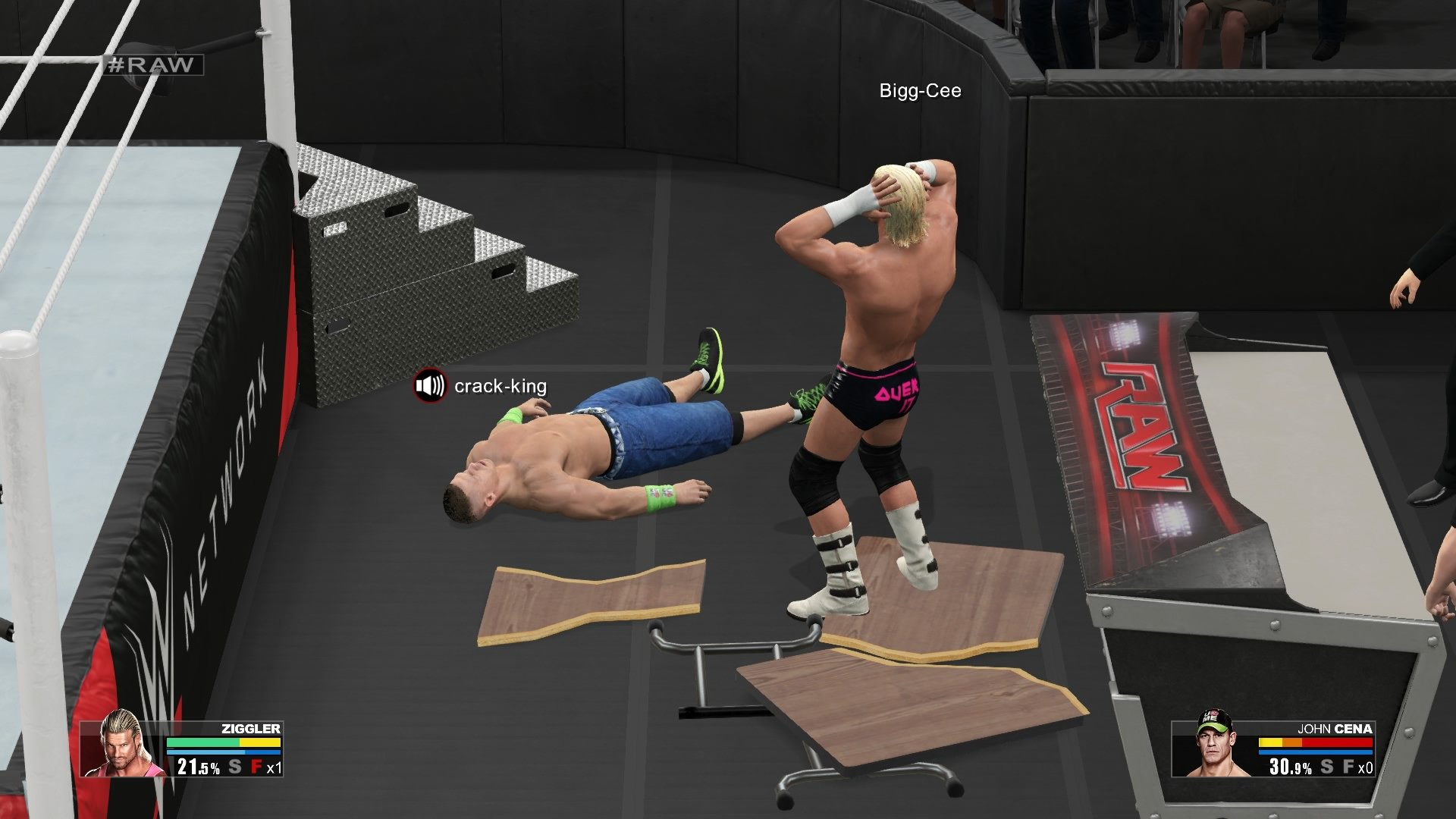Click the crack-king username text
1456x819 pixels.
tap(500, 387)
